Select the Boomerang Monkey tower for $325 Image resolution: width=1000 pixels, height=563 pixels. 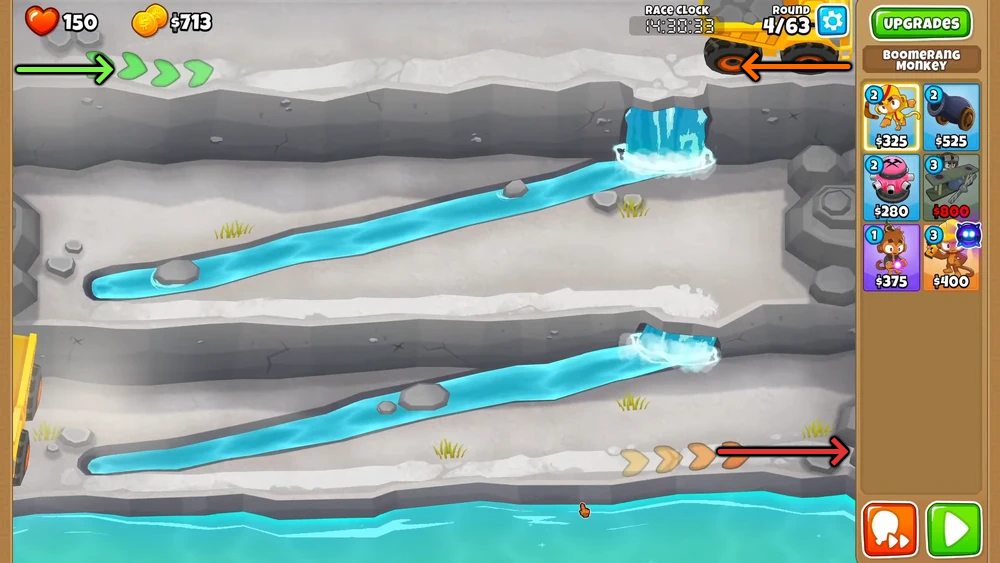891,117
